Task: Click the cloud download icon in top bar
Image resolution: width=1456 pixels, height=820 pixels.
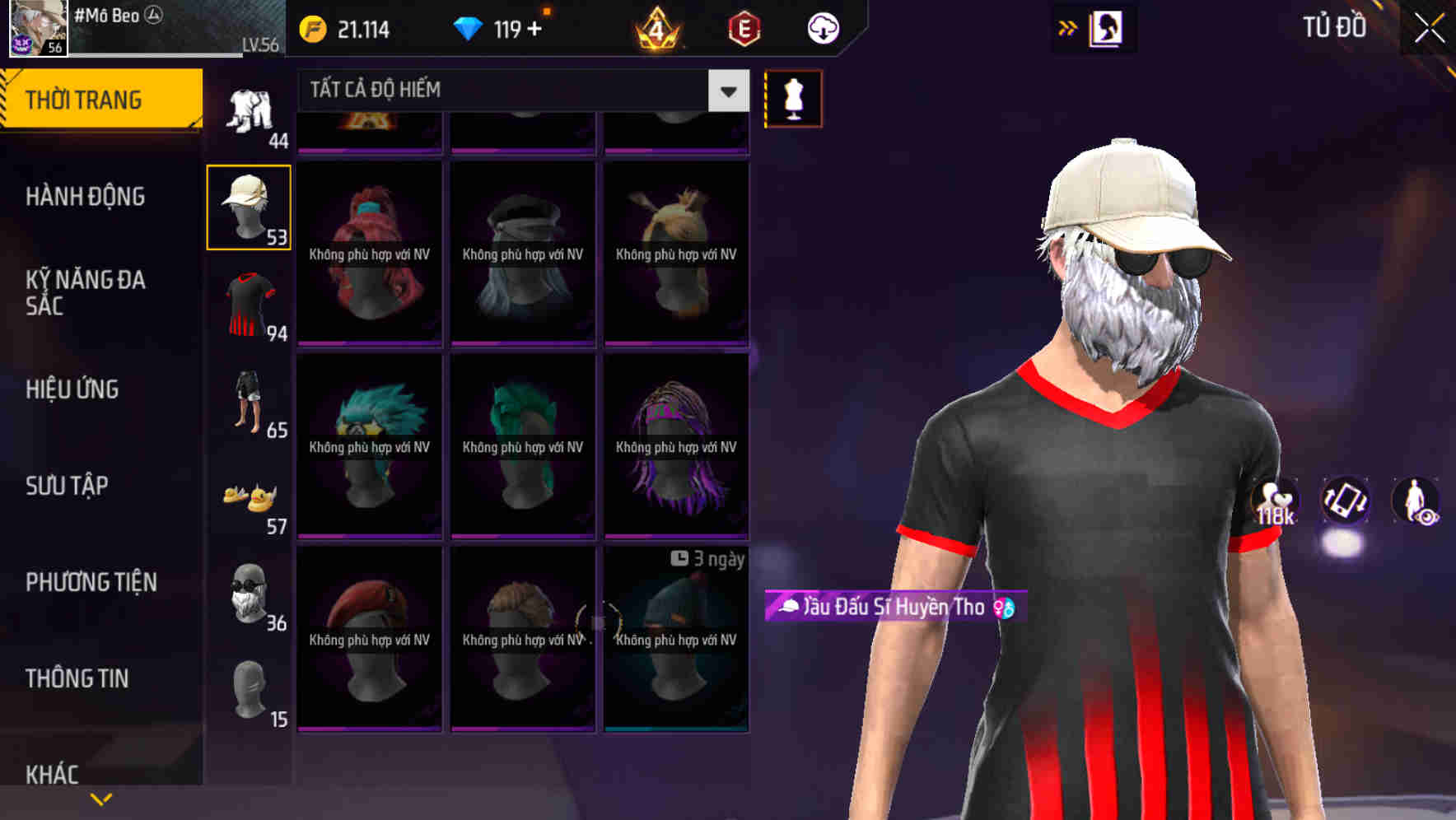Action: pyautogui.click(x=821, y=27)
